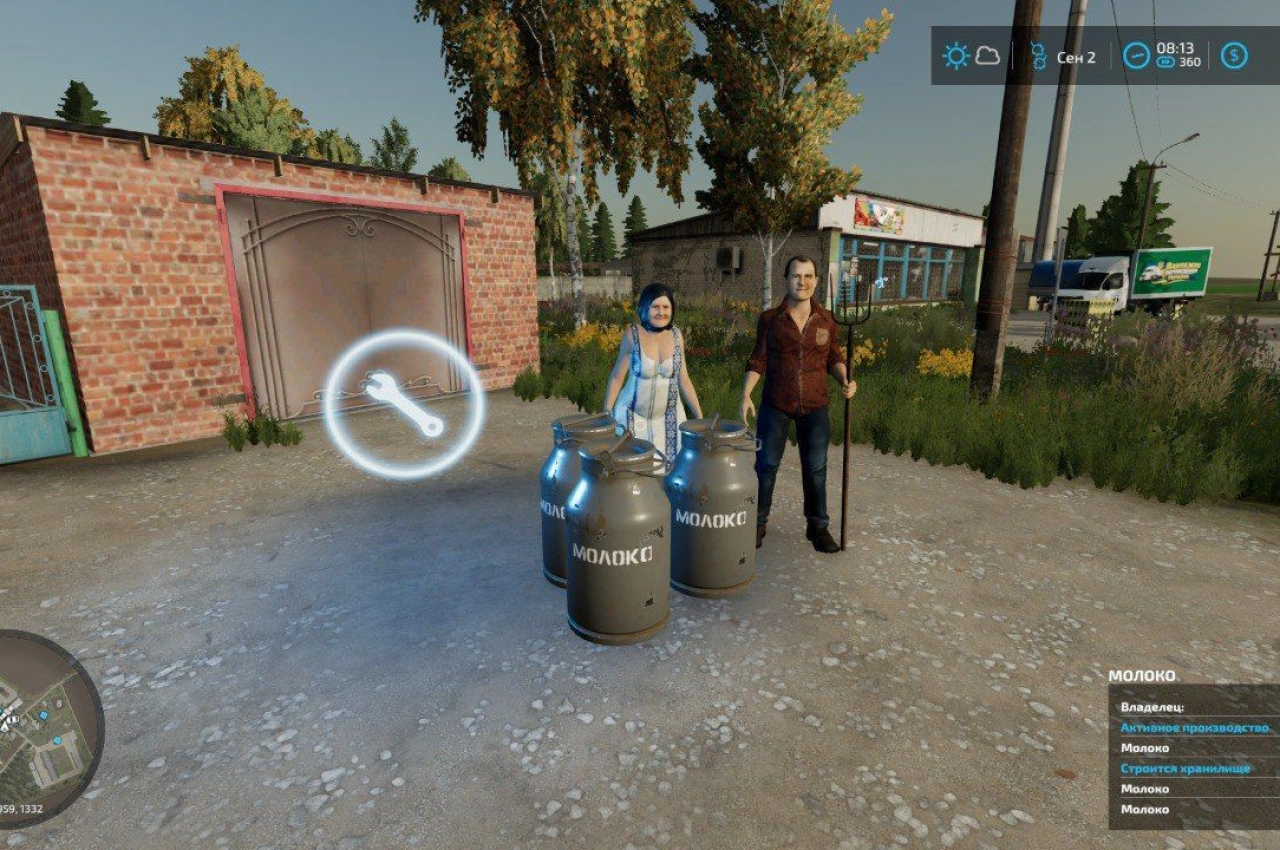1280x850 pixels.
Task: Select the Активное производство row
Action: pyautogui.click(x=1194, y=728)
